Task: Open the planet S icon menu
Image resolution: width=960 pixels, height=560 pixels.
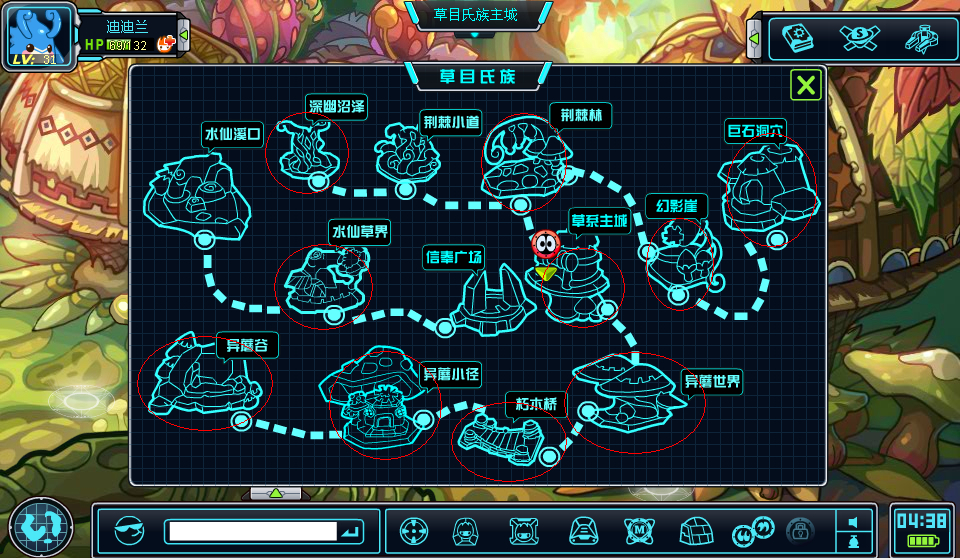Action: (859, 37)
